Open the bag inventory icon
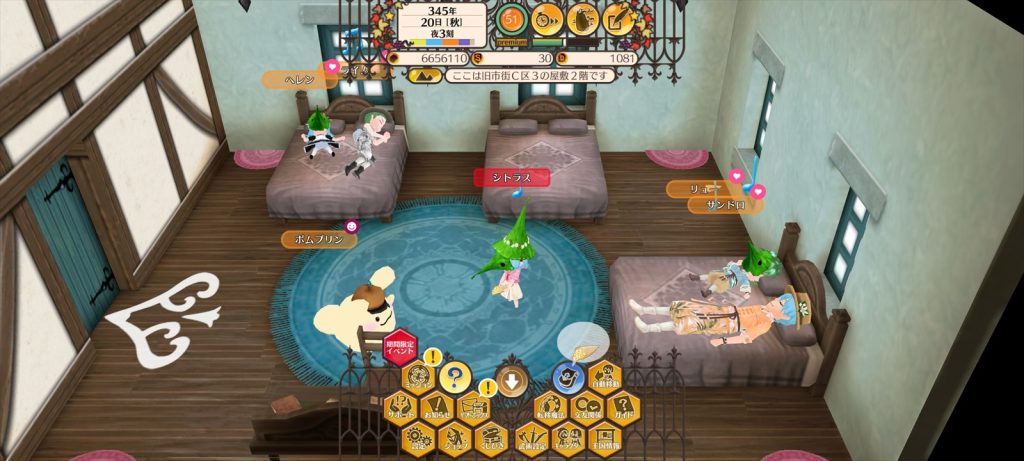The height and width of the screenshot is (461, 1024). 583,18
